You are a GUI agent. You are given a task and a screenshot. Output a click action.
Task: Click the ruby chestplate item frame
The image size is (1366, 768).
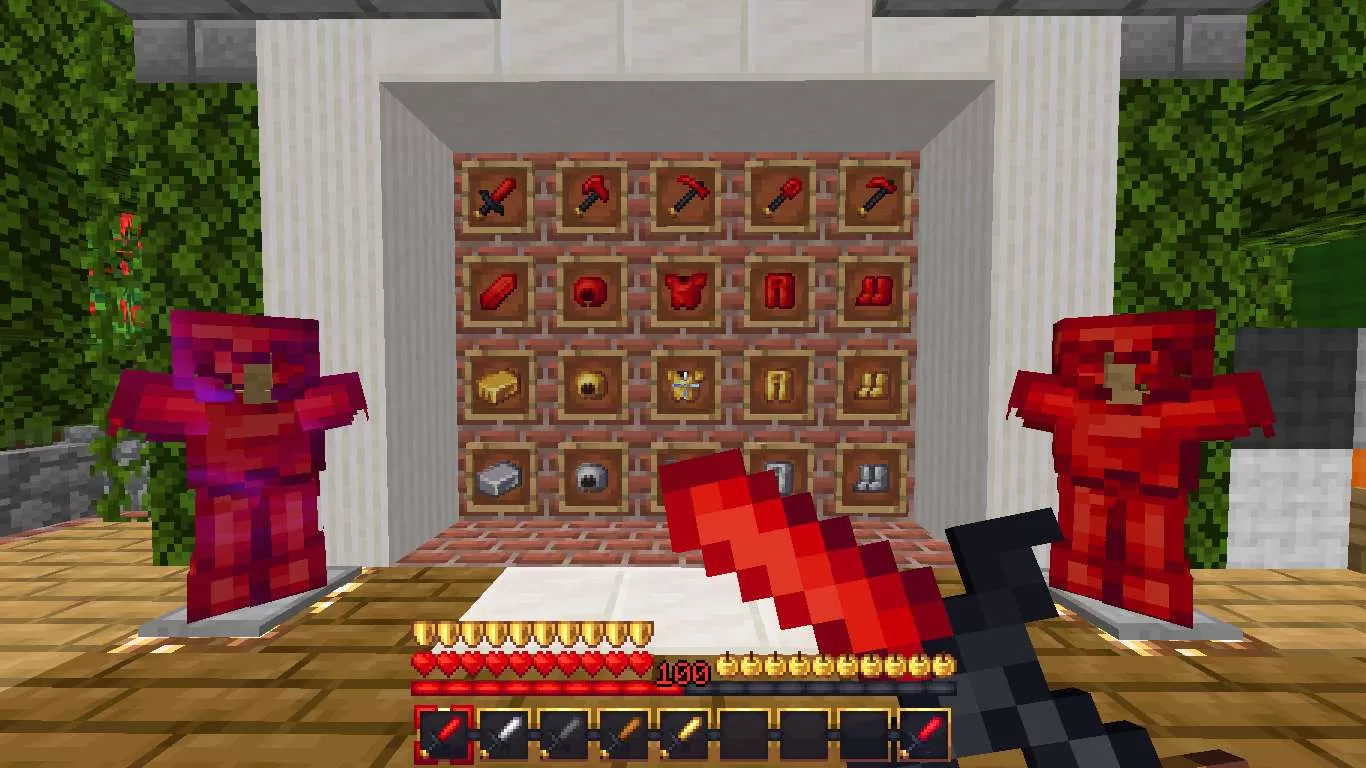tap(683, 290)
